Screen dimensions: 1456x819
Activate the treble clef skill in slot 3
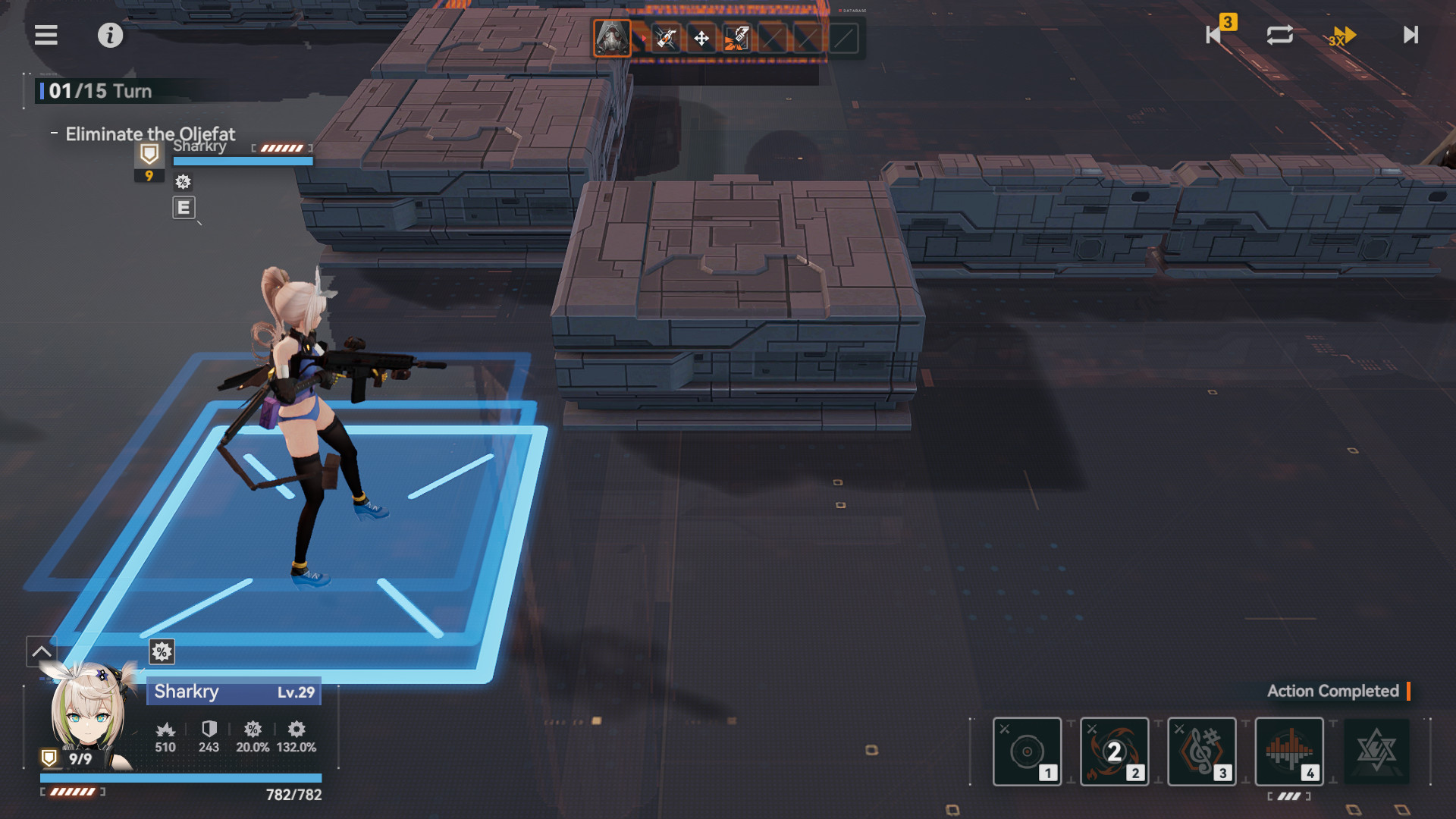tap(1201, 752)
